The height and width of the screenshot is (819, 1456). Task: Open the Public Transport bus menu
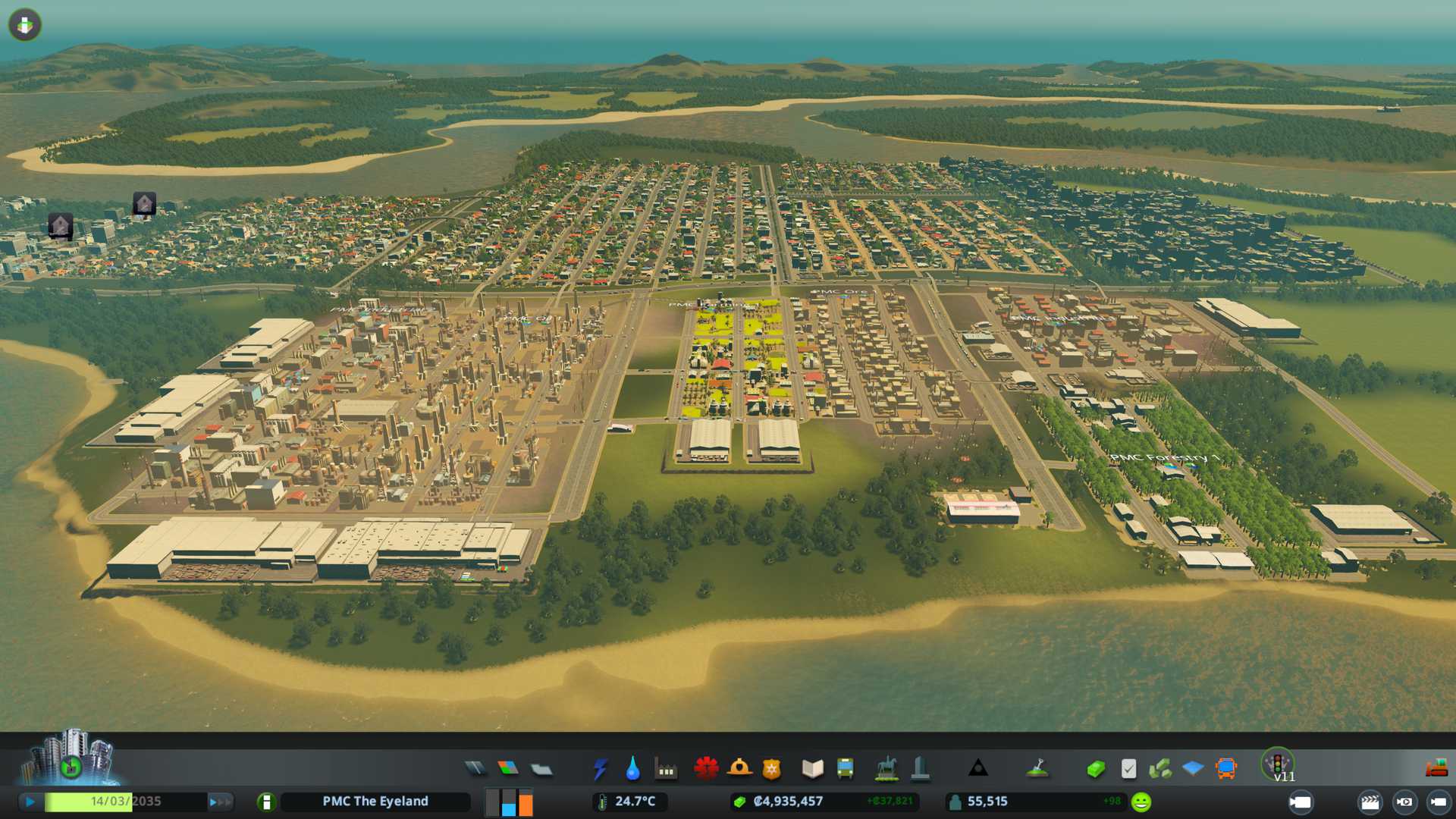pos(845,769)
